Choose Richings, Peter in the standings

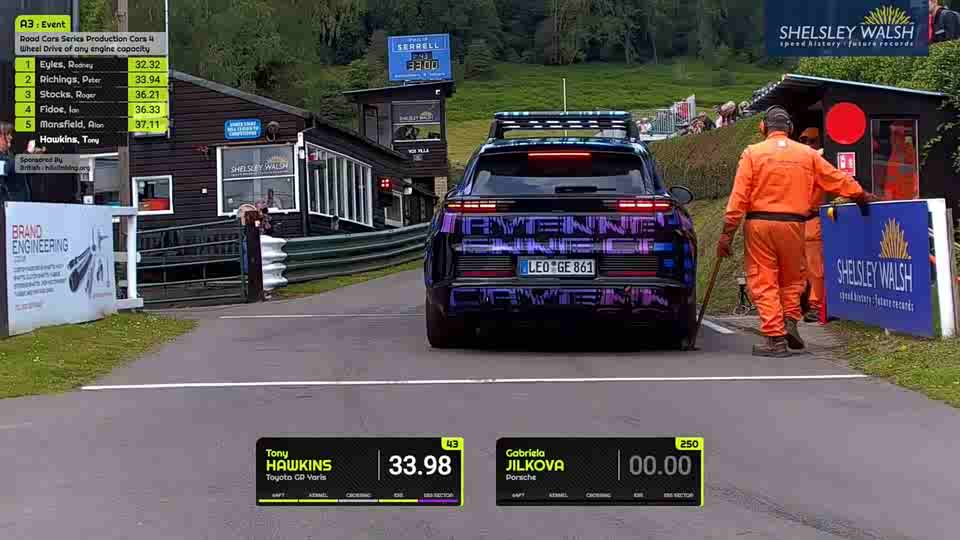(x=90, y=79)
